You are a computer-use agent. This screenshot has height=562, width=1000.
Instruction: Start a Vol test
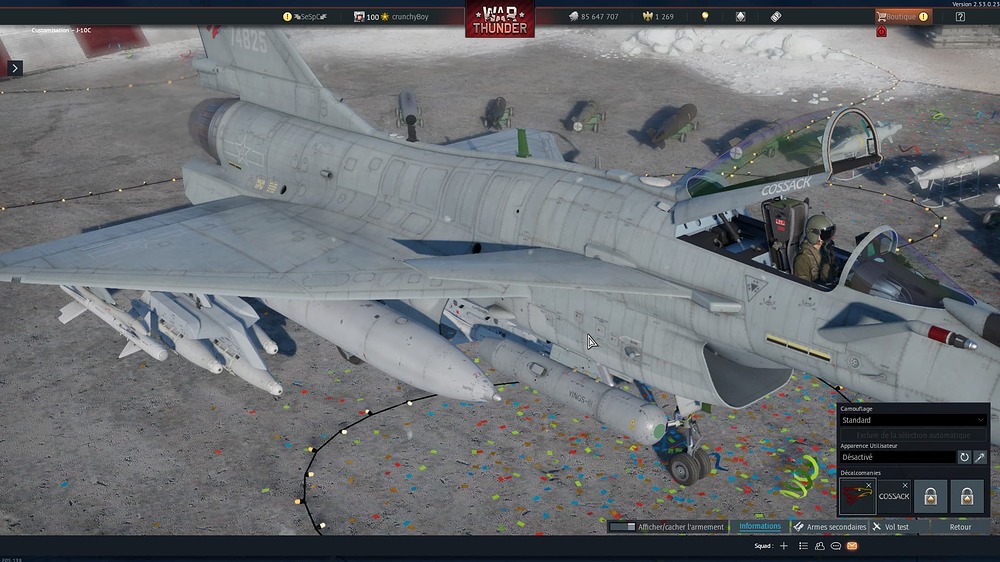coord(890,526)
